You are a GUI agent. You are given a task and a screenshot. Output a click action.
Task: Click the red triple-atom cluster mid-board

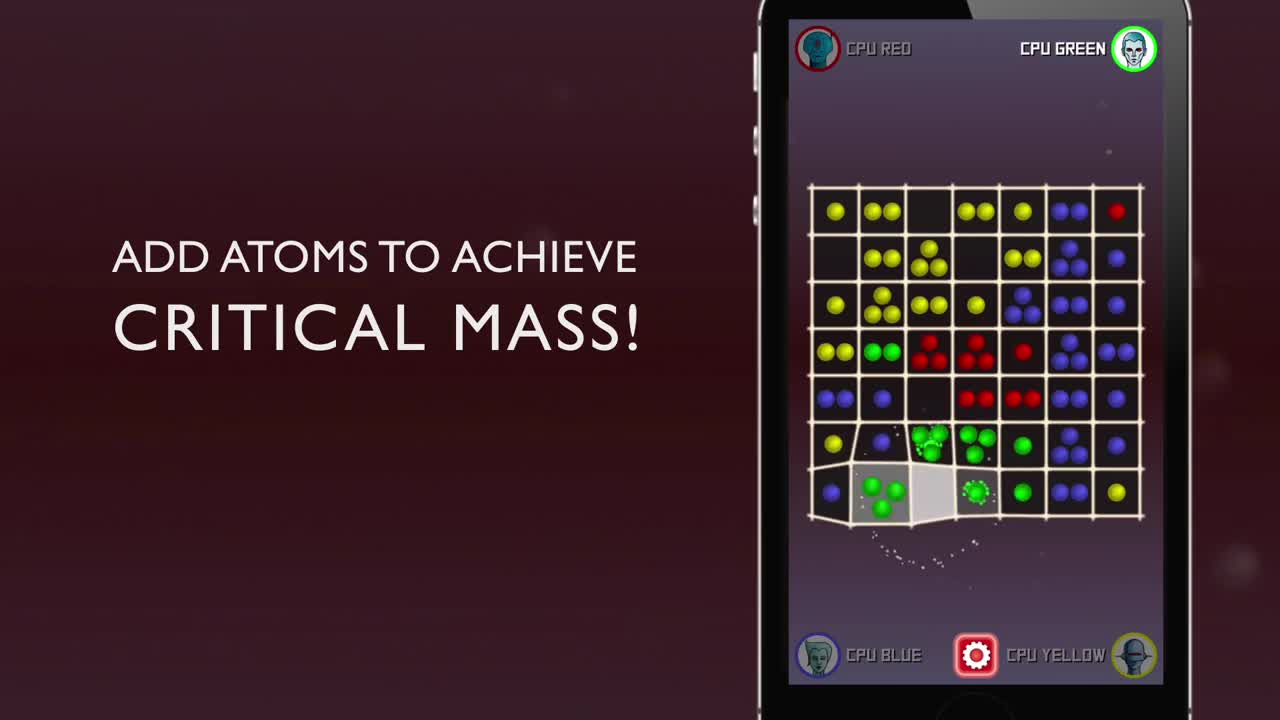click(927, 352)
